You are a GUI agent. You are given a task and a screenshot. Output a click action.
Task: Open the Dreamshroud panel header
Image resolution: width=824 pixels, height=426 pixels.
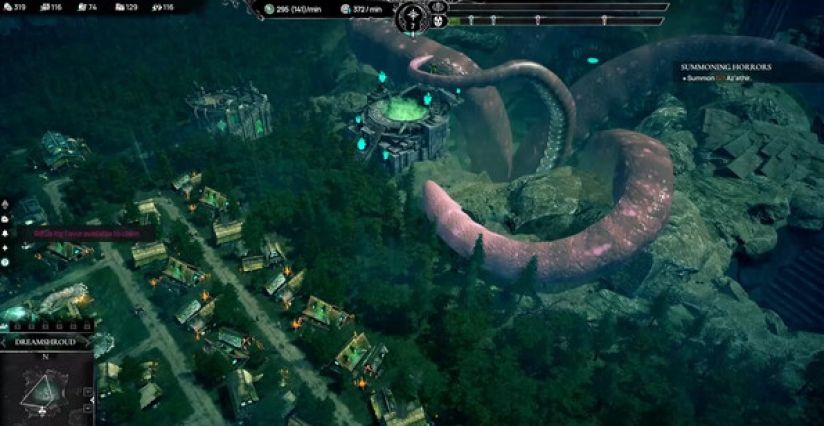tap(46, 342)
